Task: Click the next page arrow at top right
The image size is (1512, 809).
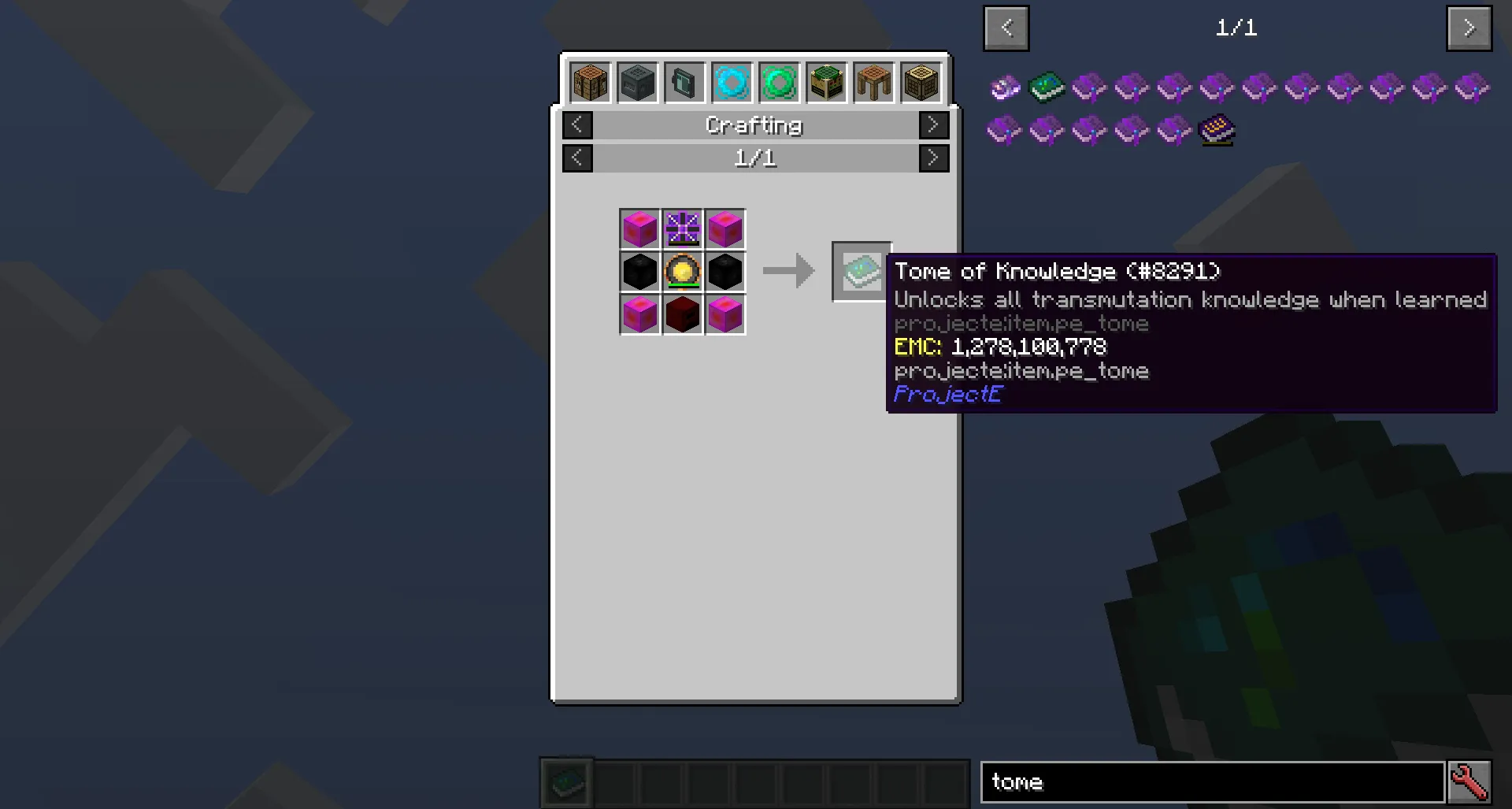Action: [x=1469, y=28]
